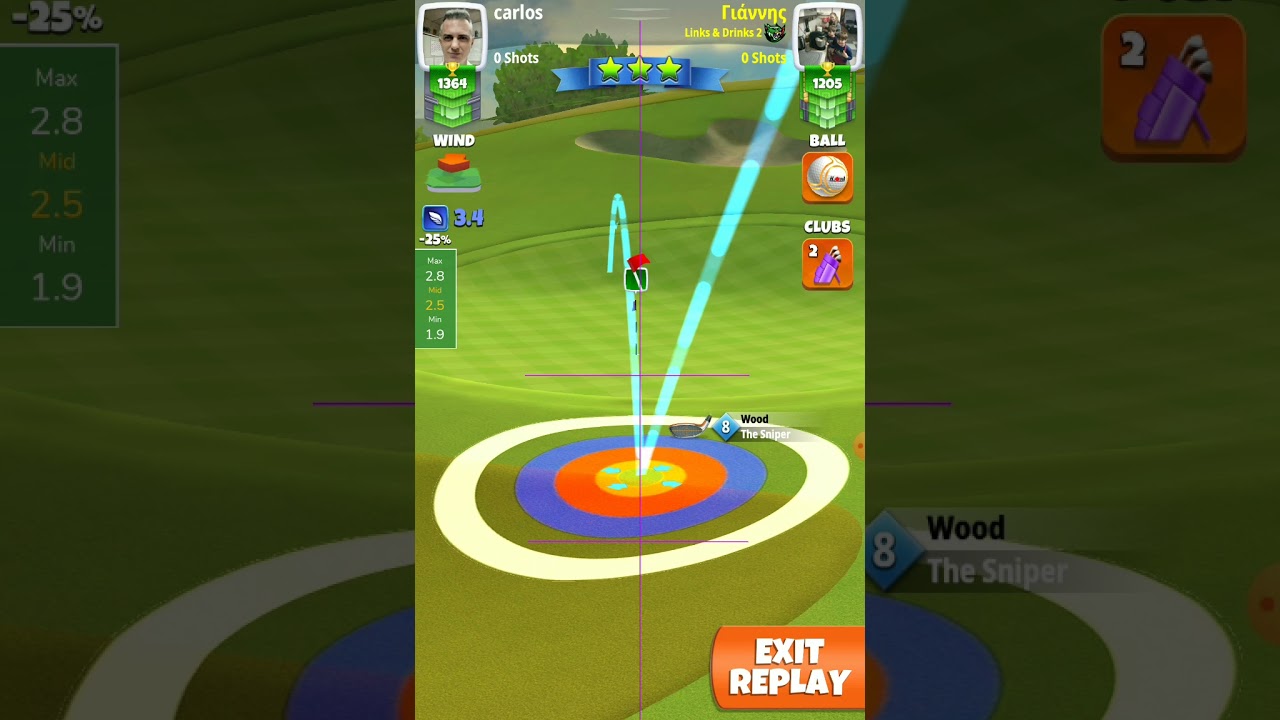
Task: View carlos's player avatar
Action: (452, 38)
